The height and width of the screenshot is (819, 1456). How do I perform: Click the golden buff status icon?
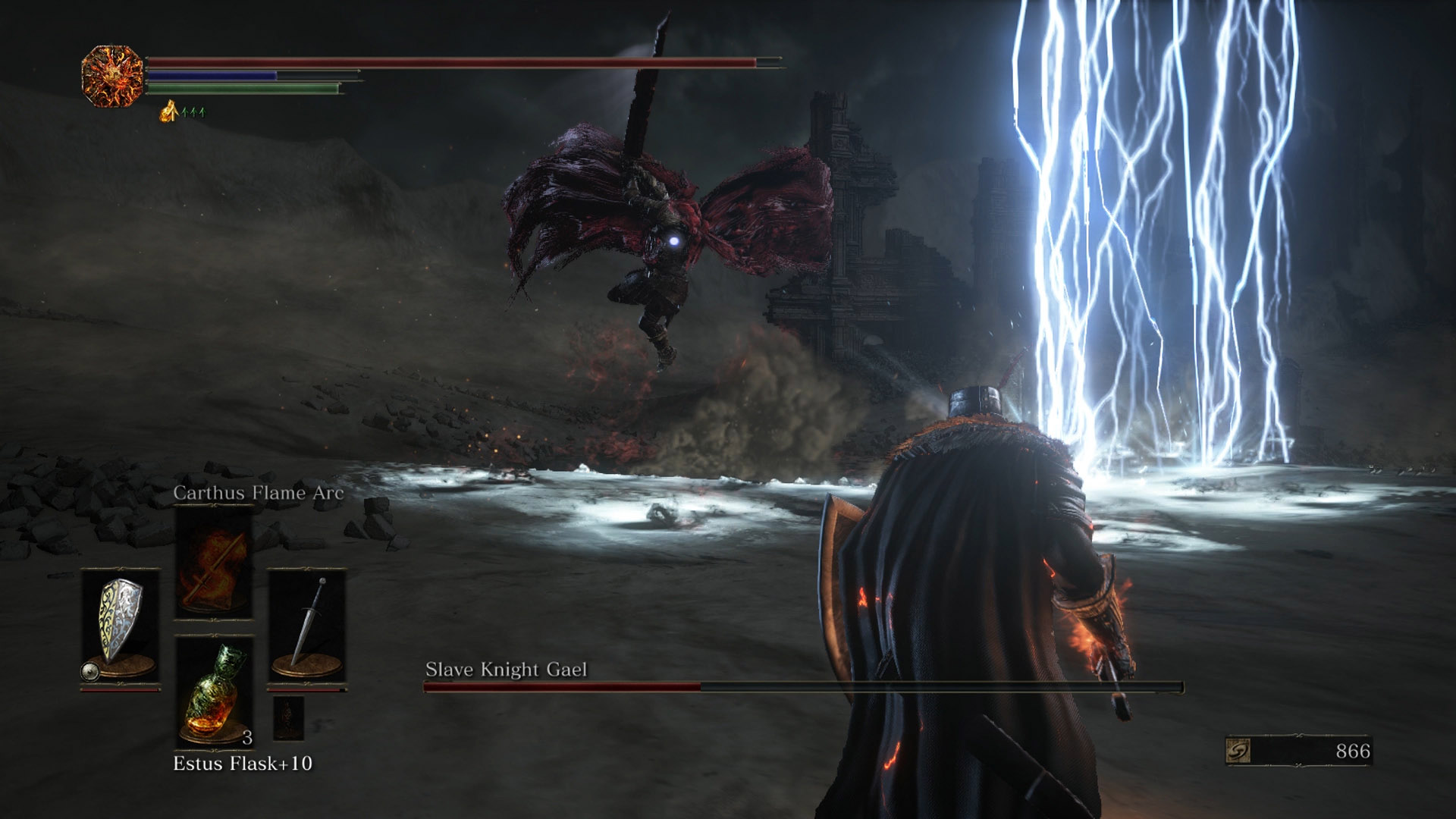click(x=168, y=112)
